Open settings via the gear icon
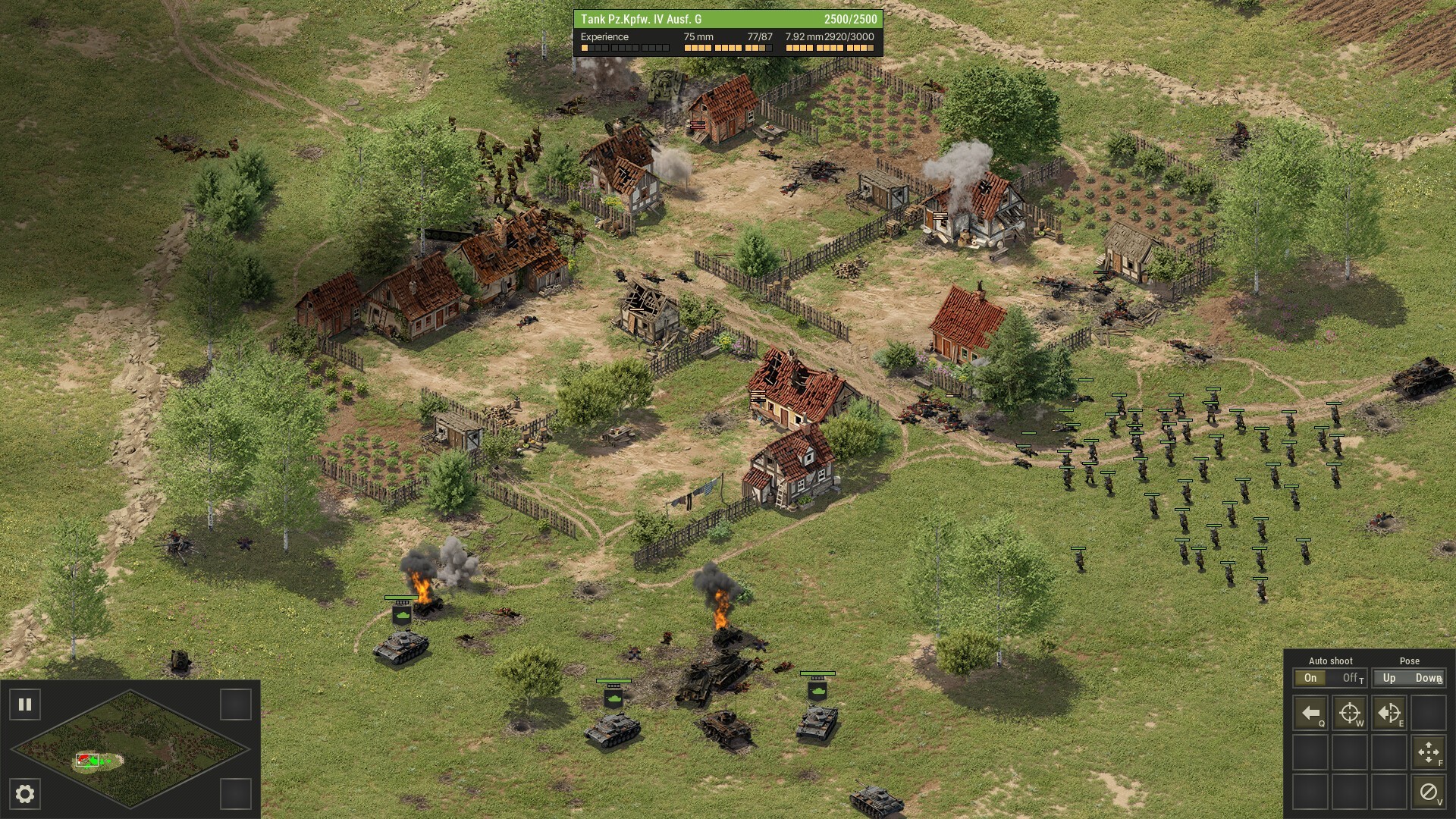The height and width of the screenshot is (819, 1456). (25, 794)
